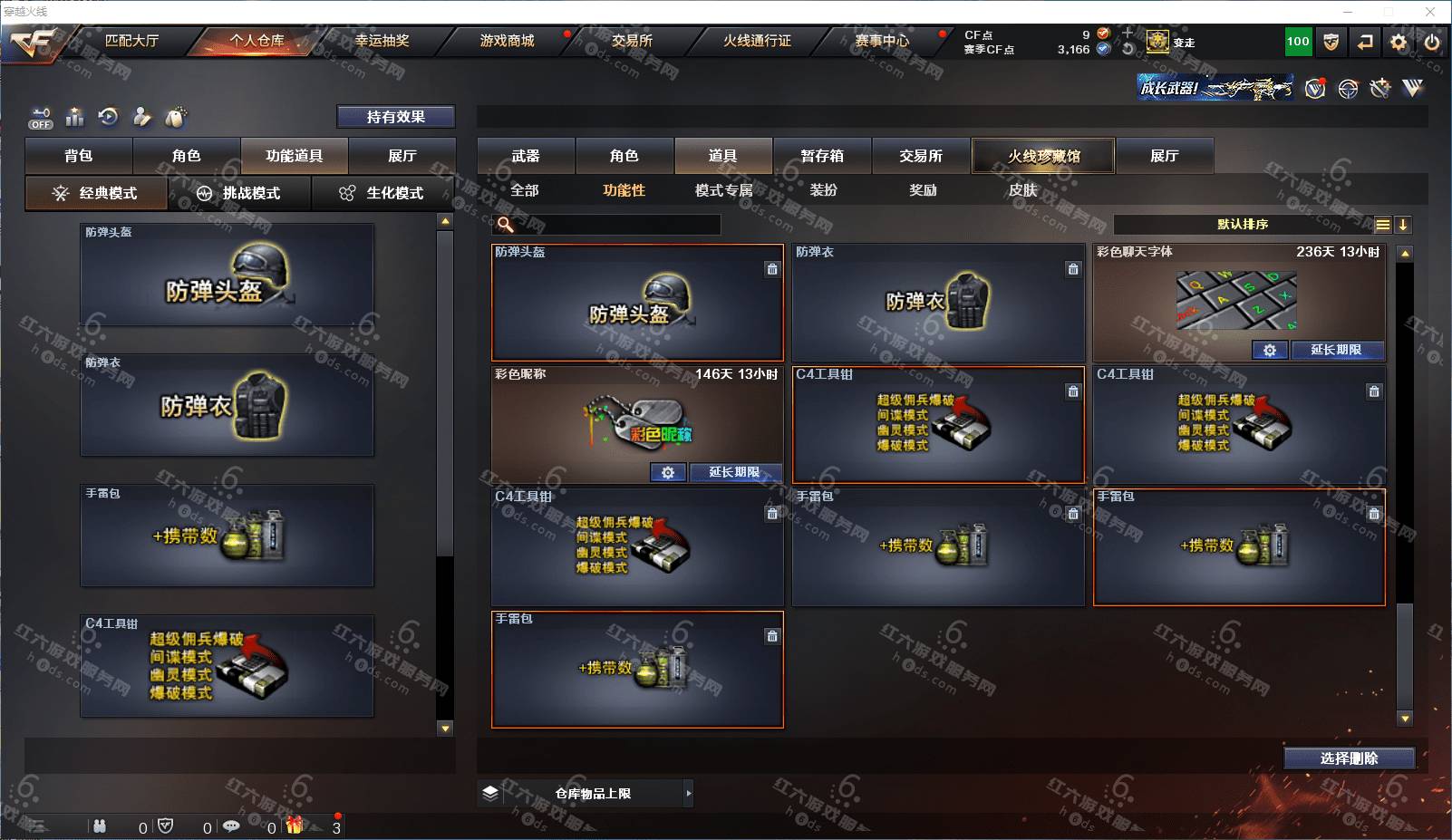Open the 默认排序 sort dropdown

click(x=1243, y=225)
